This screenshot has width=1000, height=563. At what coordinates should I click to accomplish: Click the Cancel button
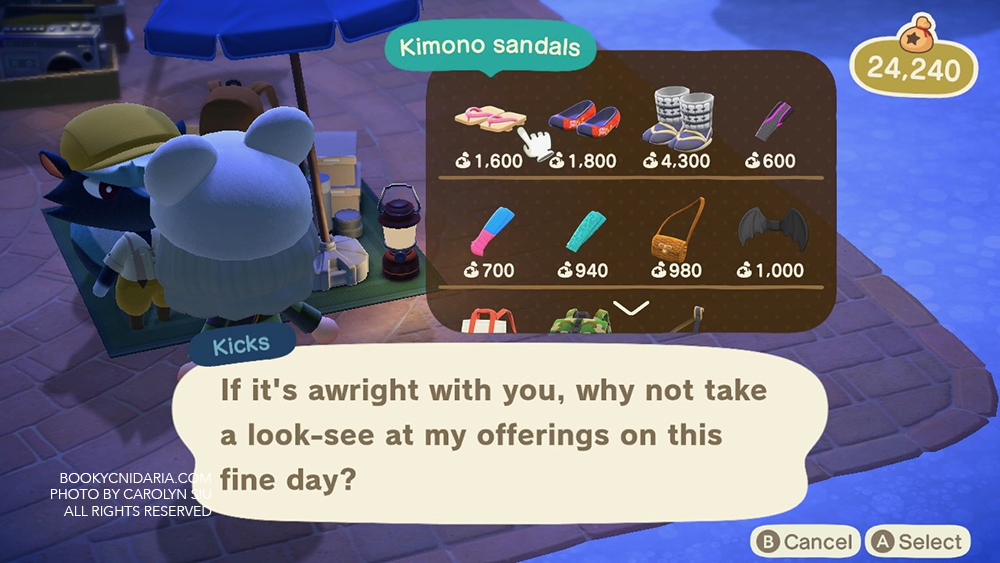tap(805, 542)
